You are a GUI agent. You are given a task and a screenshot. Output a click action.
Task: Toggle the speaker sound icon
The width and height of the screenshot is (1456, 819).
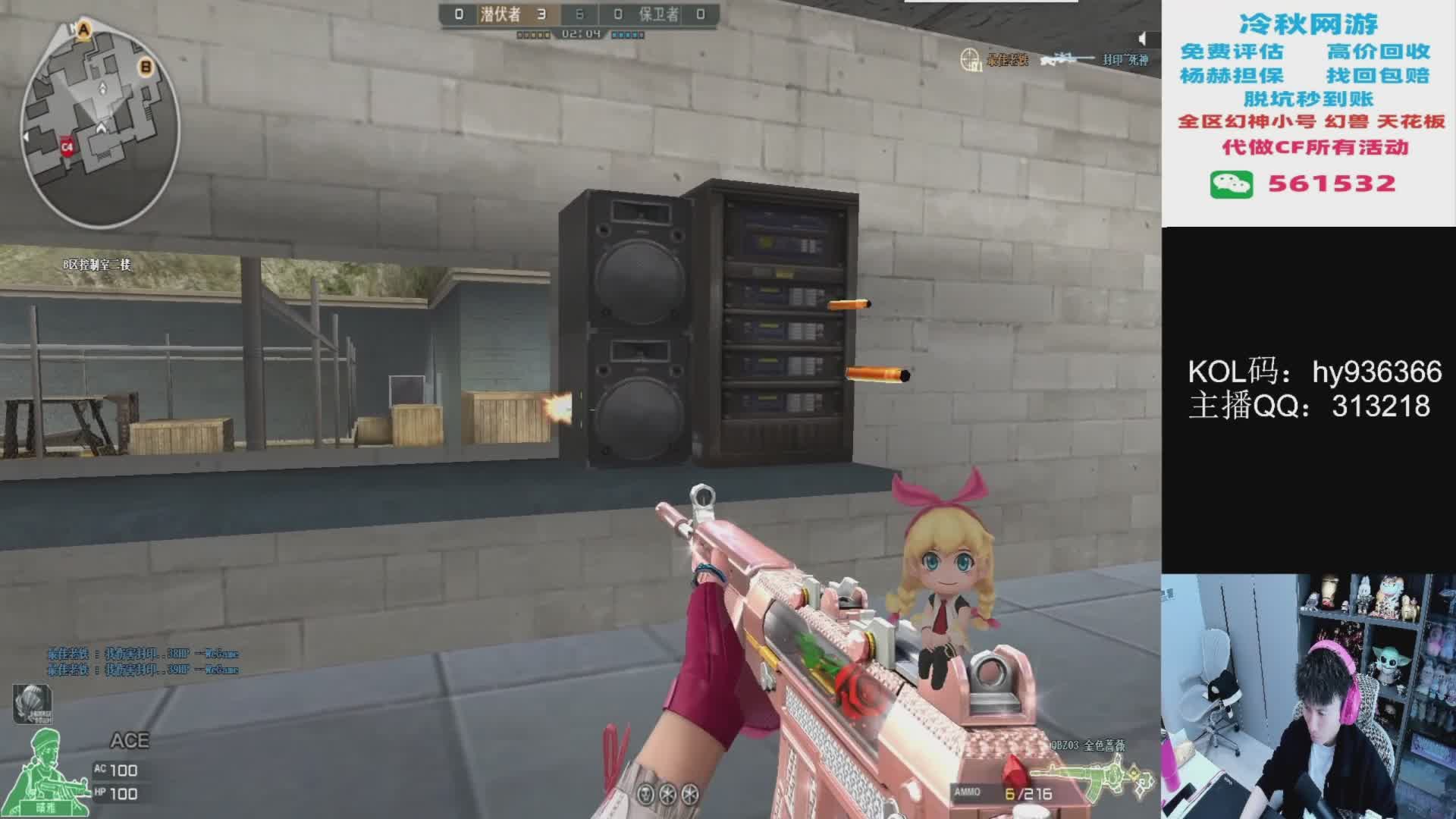(x=1144, y=39)
